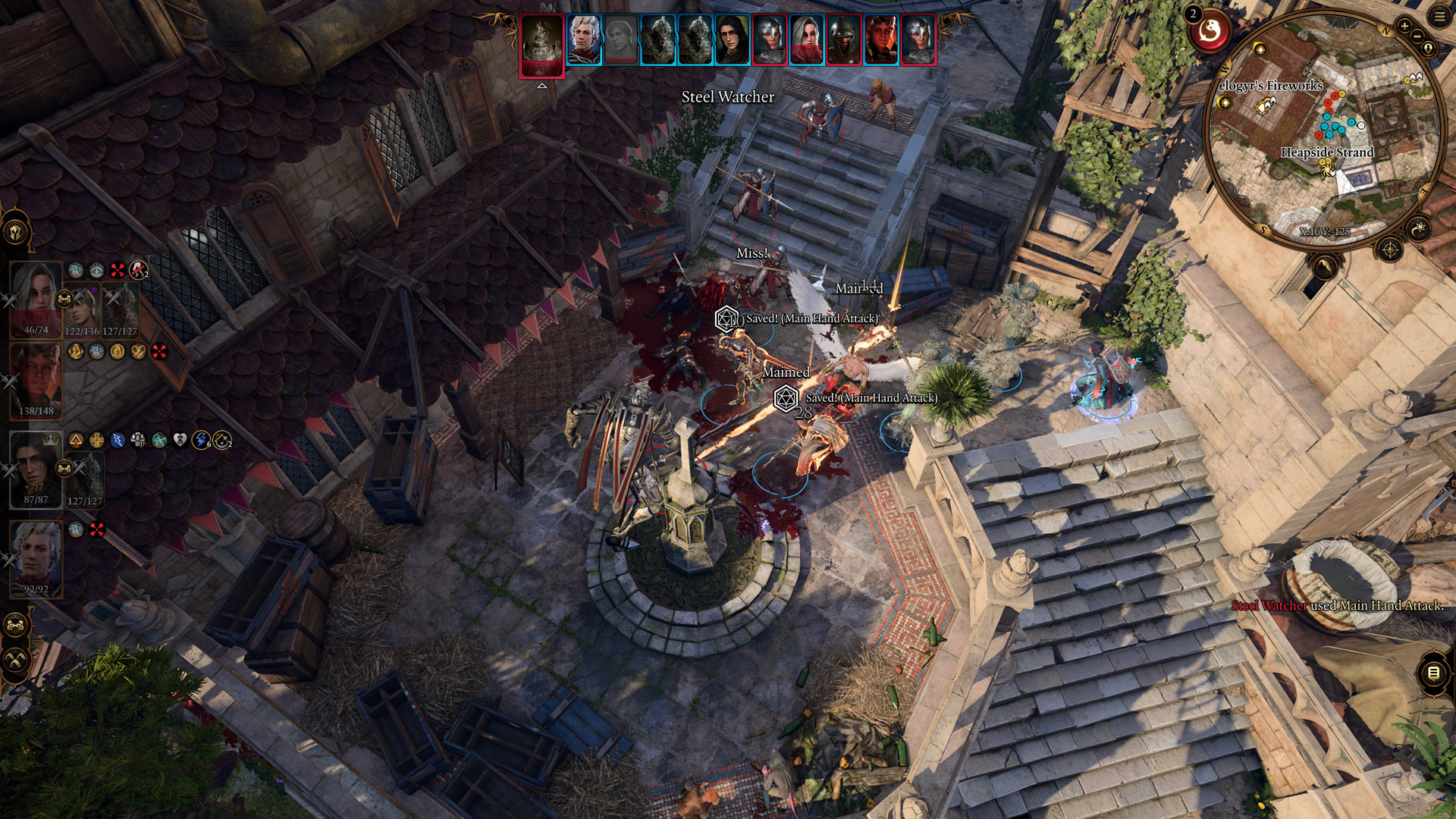
Task: Choose the grey-haired party member portrait showing 46/74
Action: point(36,298)
